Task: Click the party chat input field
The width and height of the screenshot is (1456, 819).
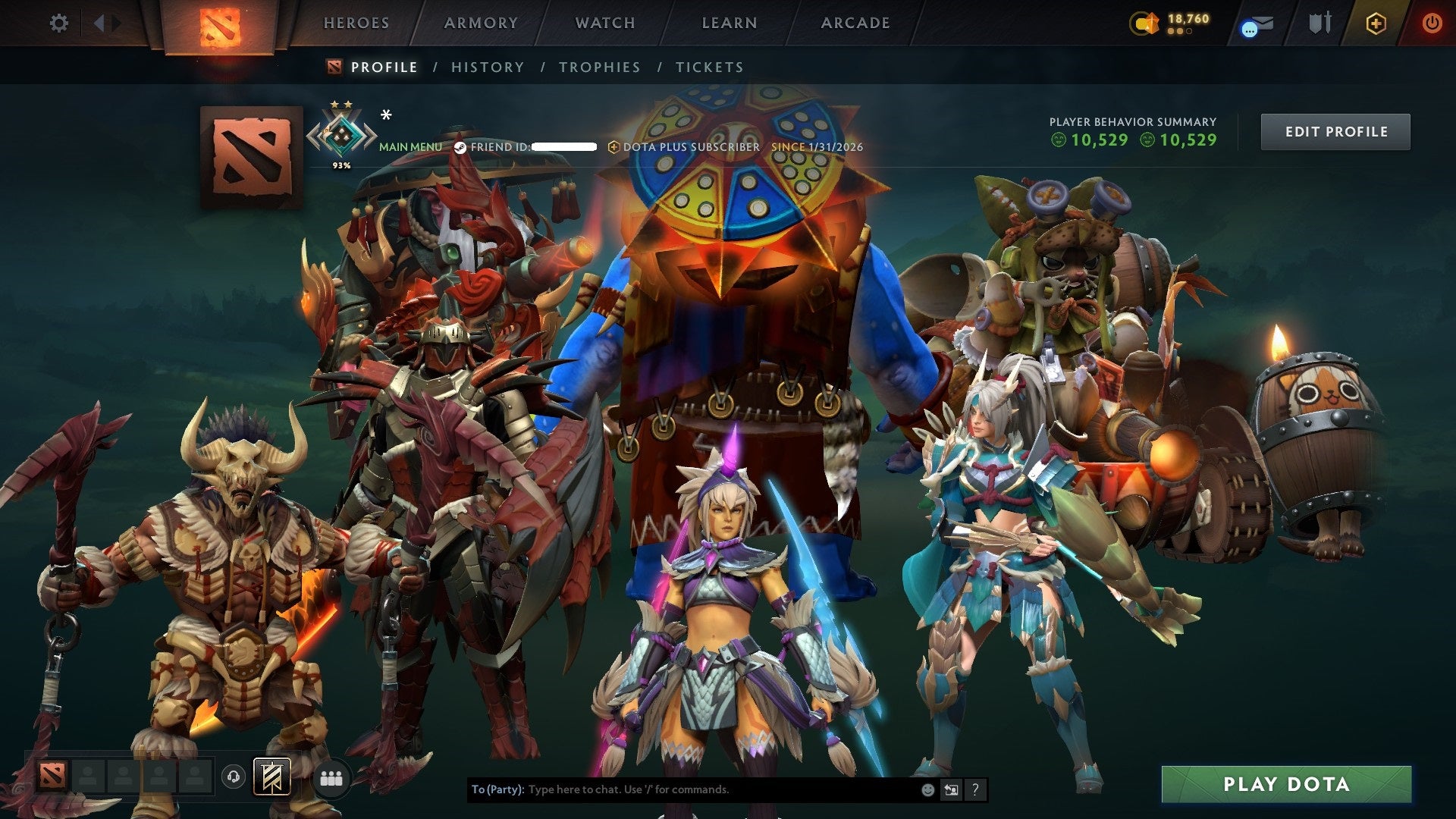Action: 682,789
